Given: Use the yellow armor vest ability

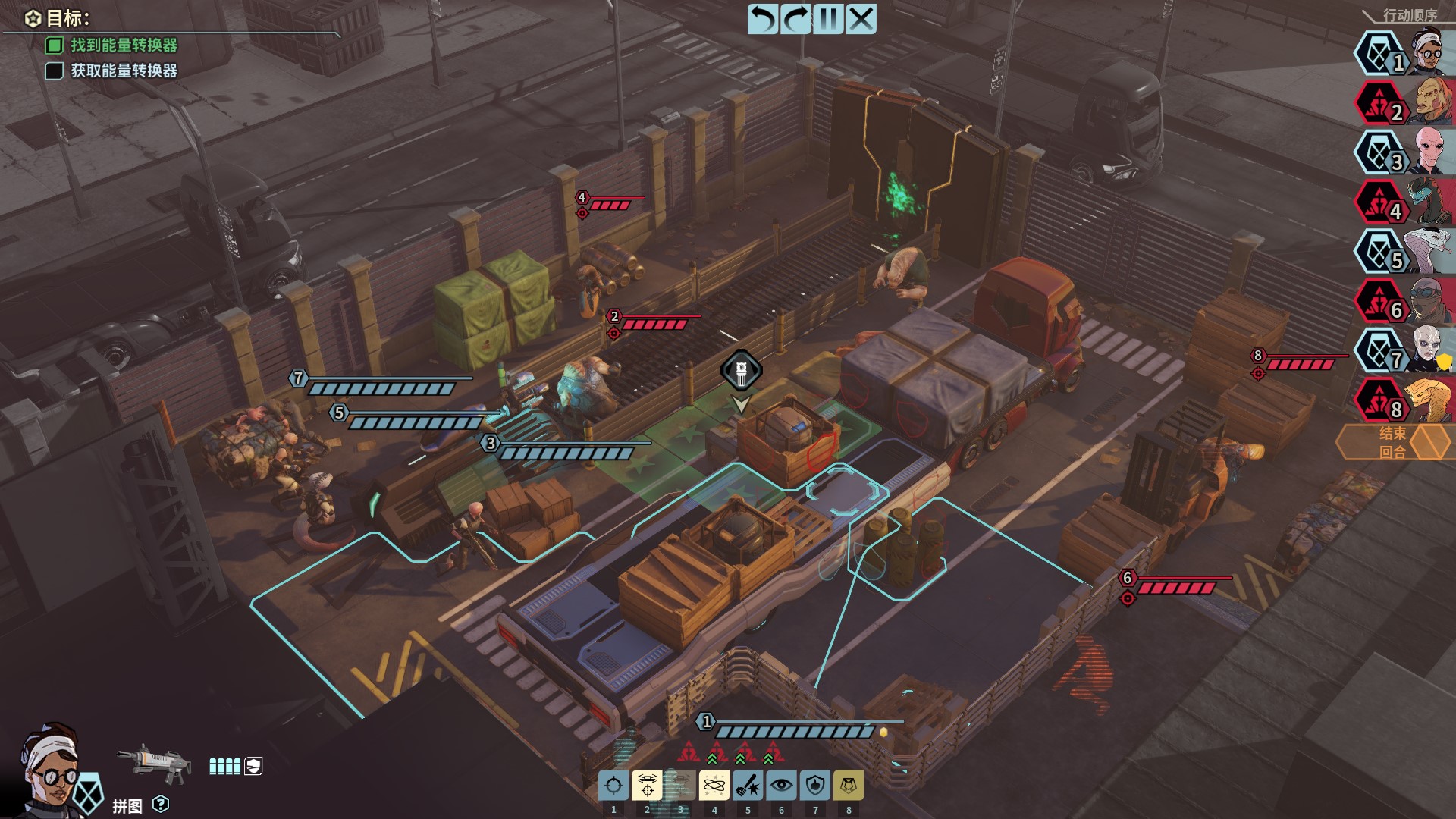Looking at the screenshot, I should [849, 786].
